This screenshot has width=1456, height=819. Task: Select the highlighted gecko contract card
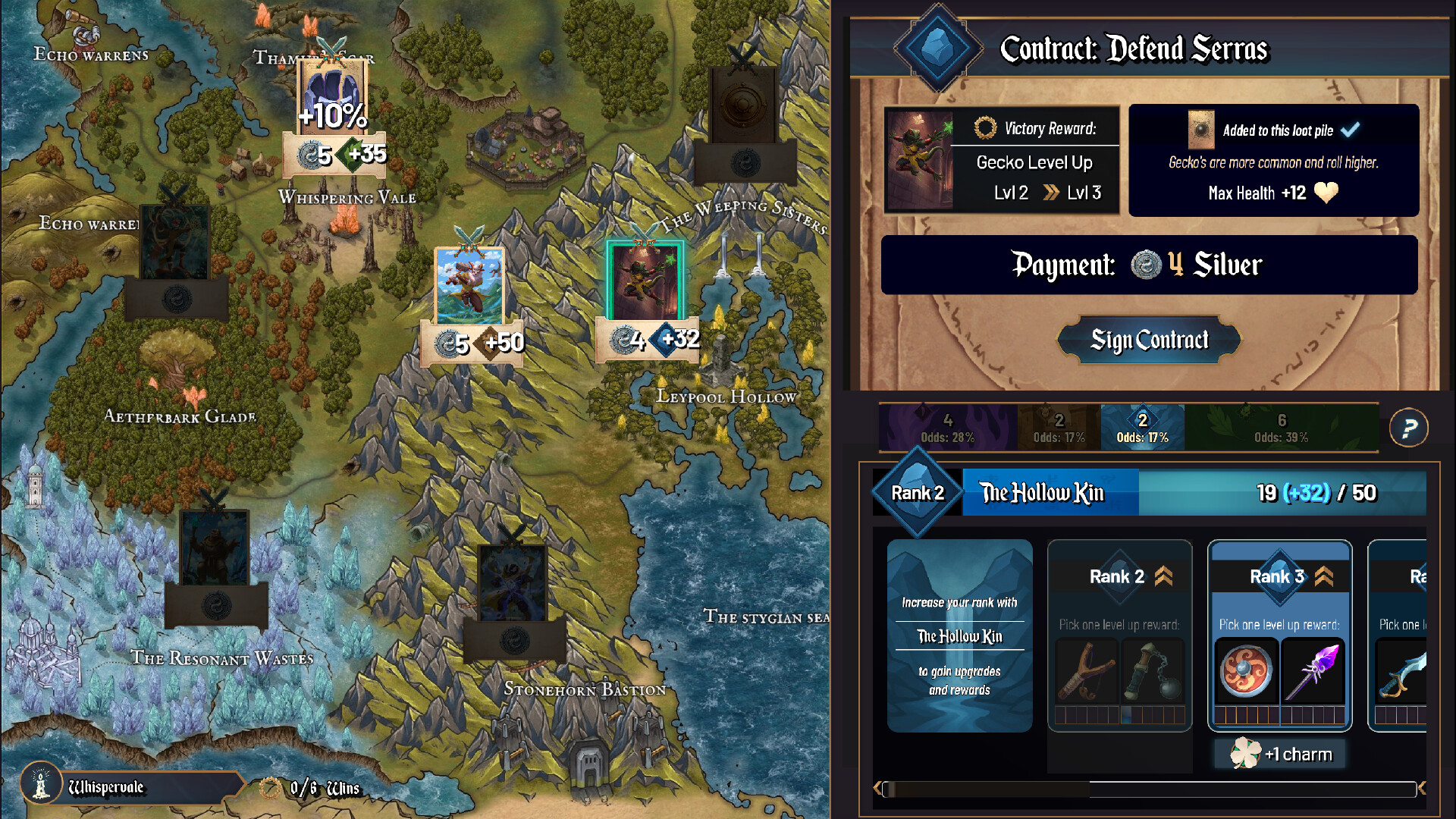click(x=645, y=281)
